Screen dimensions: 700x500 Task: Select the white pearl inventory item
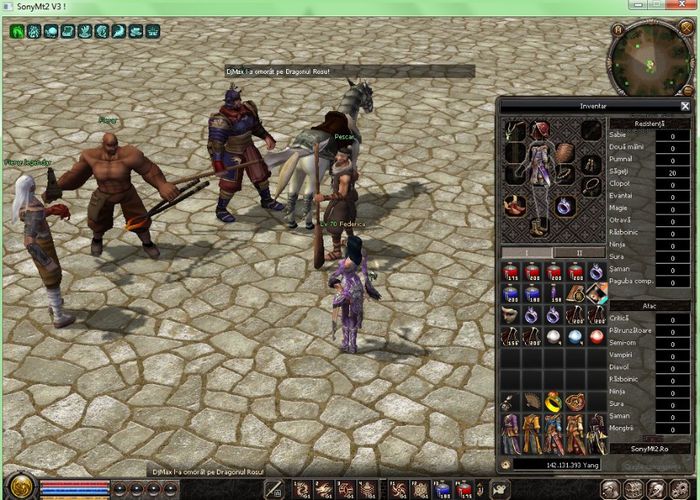553,337
